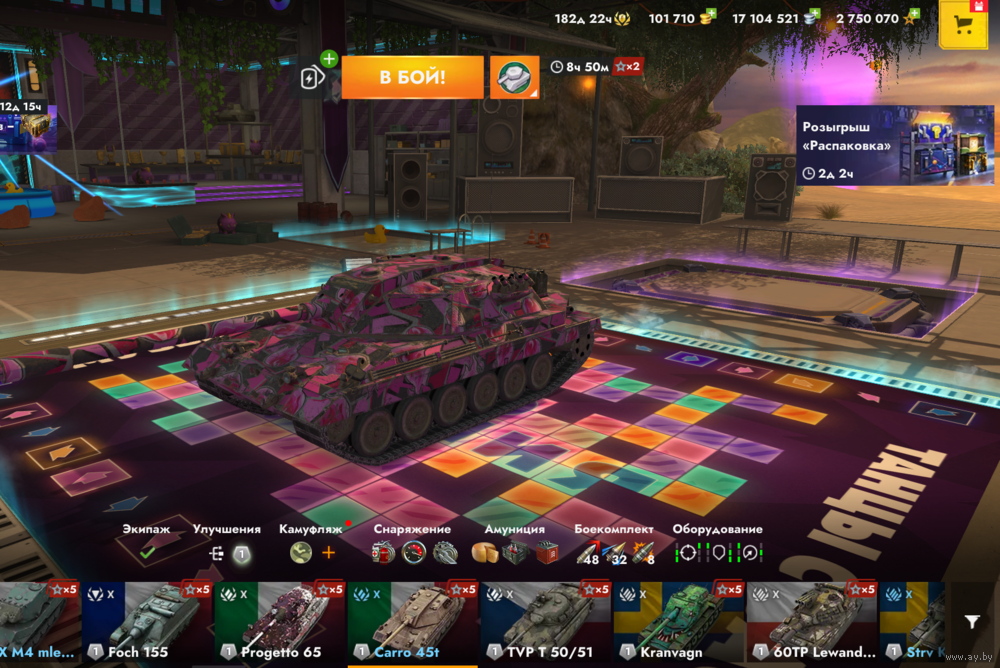1000x668 pixels.
Task: Open the boosters icon with green plus
Action: click(x=316, y=76)
